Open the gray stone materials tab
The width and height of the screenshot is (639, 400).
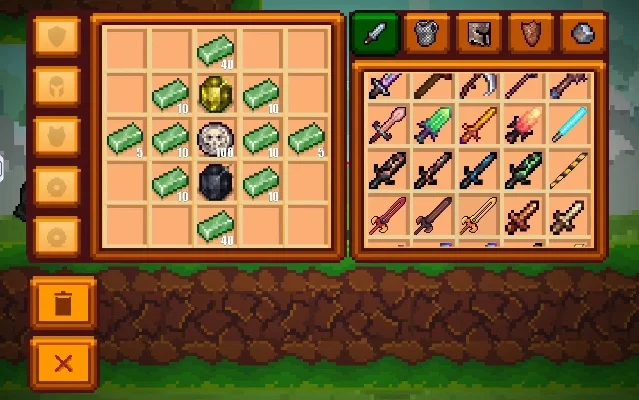click(x=583, y=34)
